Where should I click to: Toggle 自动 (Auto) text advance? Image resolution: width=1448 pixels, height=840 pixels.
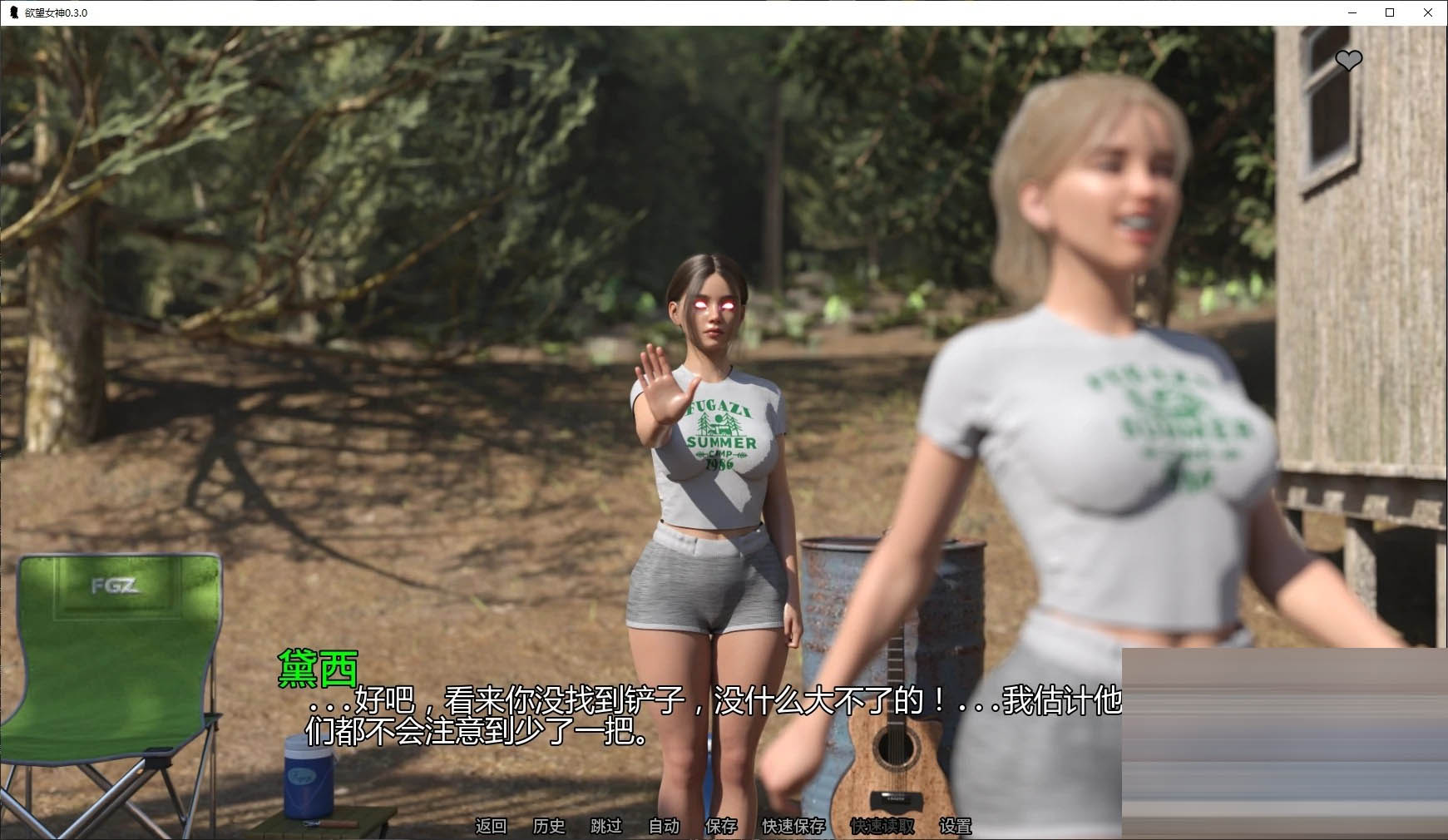664,826
